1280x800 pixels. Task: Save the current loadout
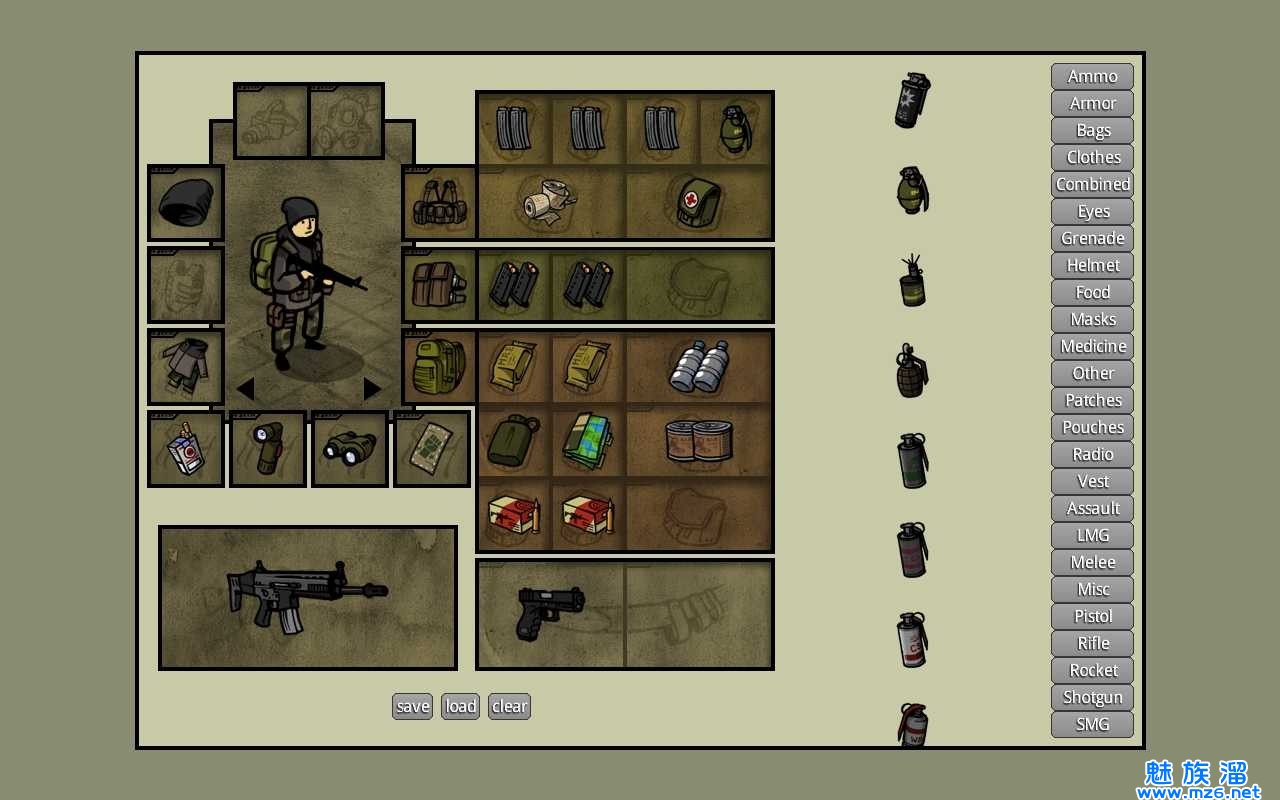pyautogui.click(x=412, y=706)
